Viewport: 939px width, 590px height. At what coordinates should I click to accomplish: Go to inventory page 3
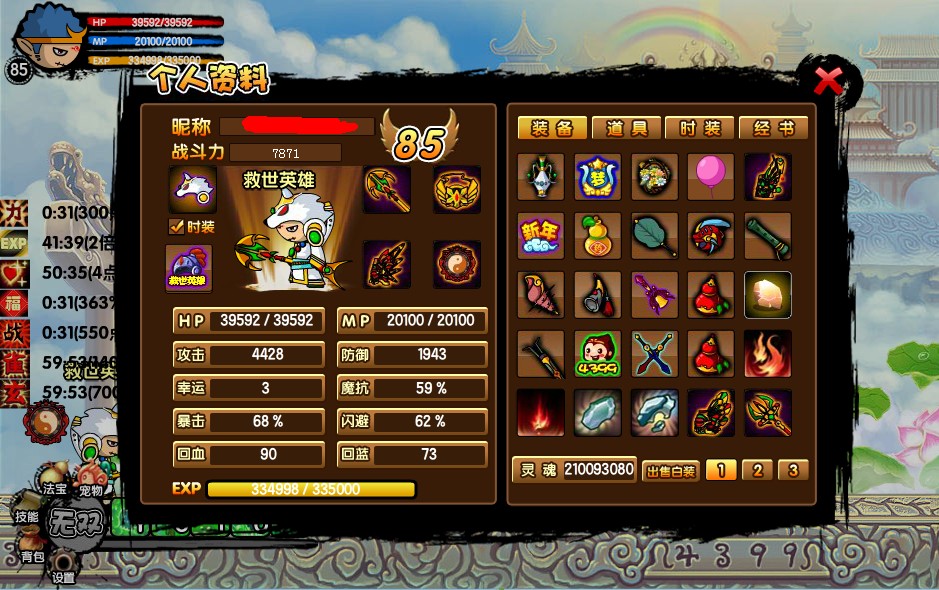792,470
